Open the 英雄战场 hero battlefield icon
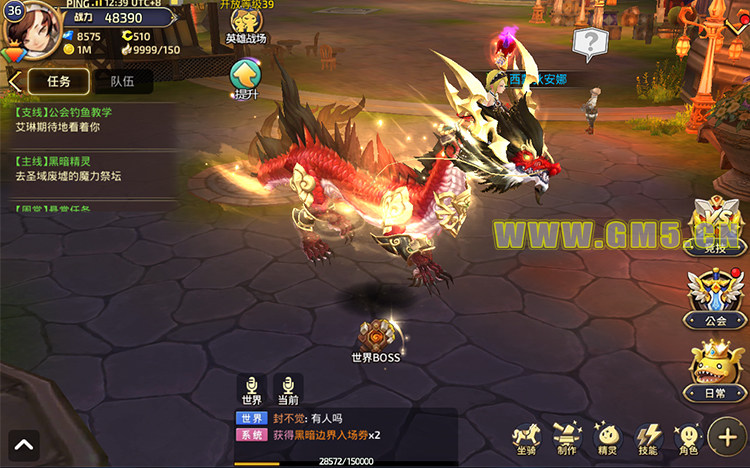The image size is (750, 468). [244, 28]
